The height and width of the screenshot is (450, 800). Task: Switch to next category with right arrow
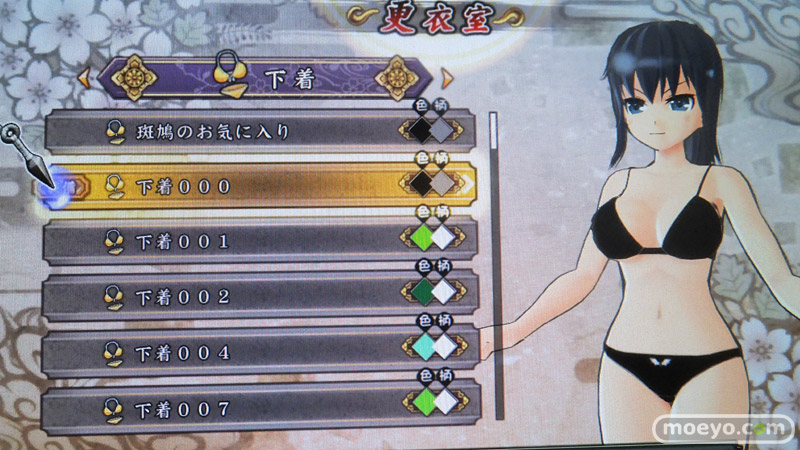click(447, 78)
